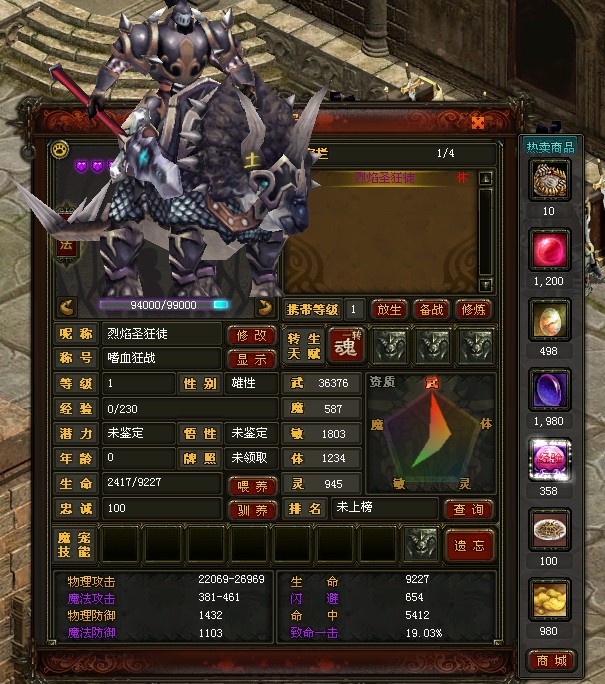Click the 显示 title button

coord(252,359)
